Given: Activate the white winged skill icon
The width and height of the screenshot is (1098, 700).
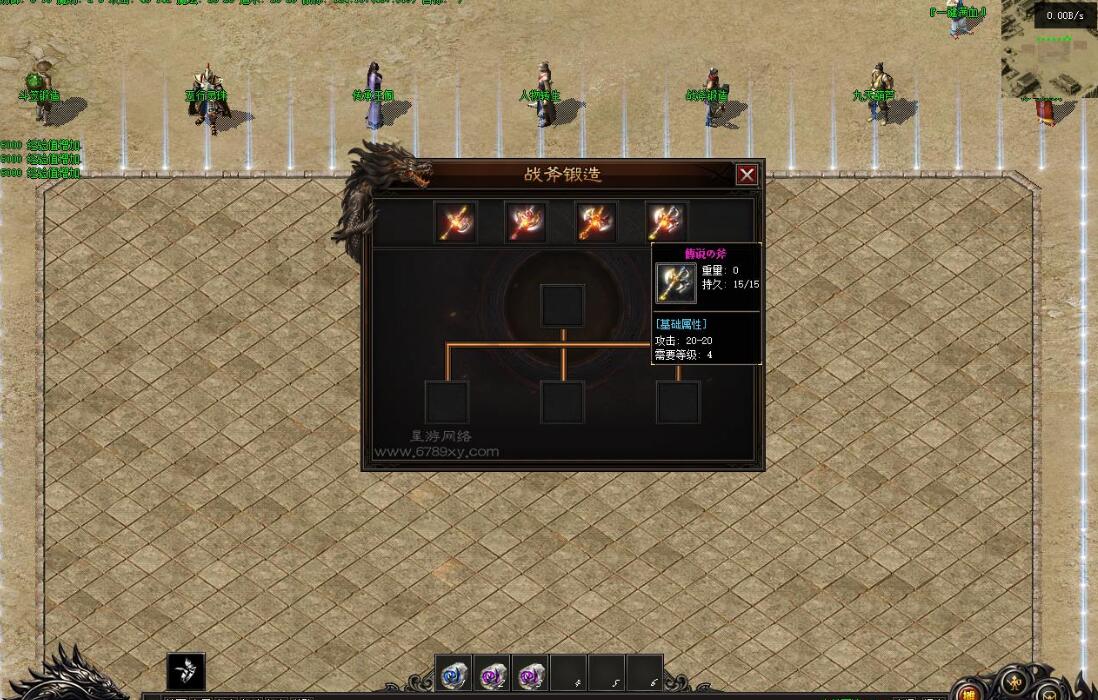Looking at the screenshot, I should (186, 671).
